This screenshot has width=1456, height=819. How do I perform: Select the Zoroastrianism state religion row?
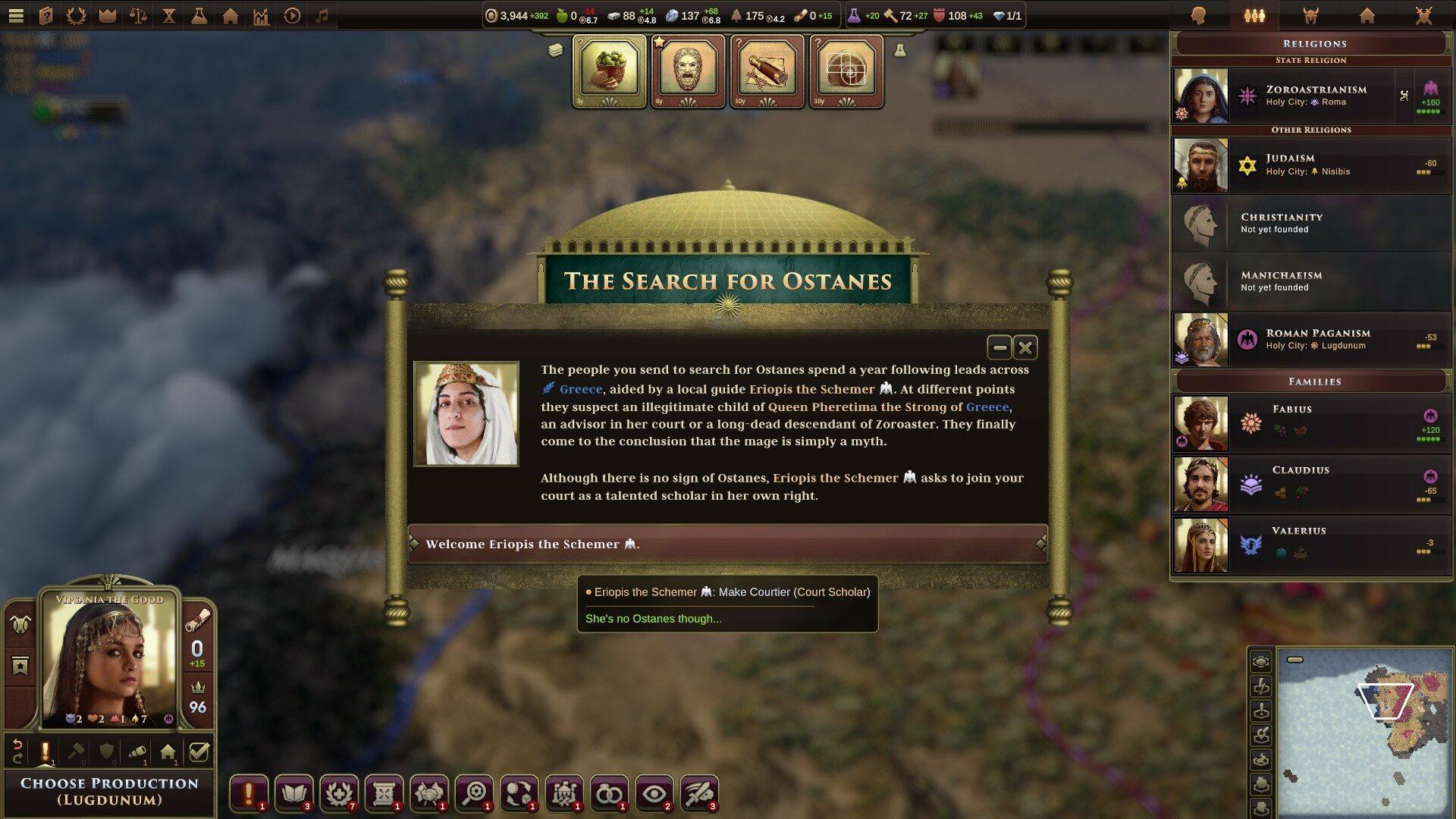[1310, 96]
